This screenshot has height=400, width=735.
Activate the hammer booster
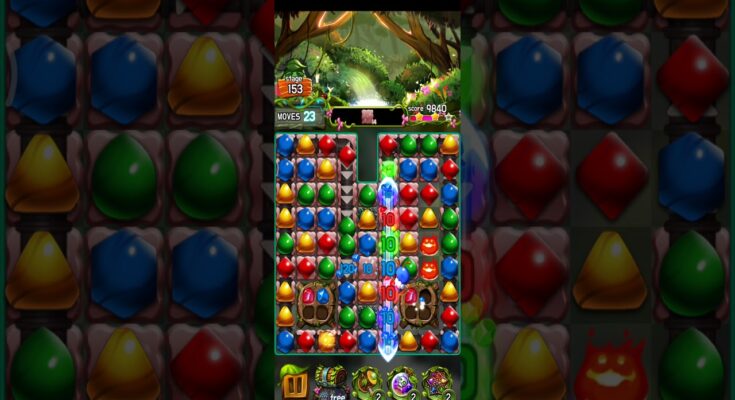(366, 381)
